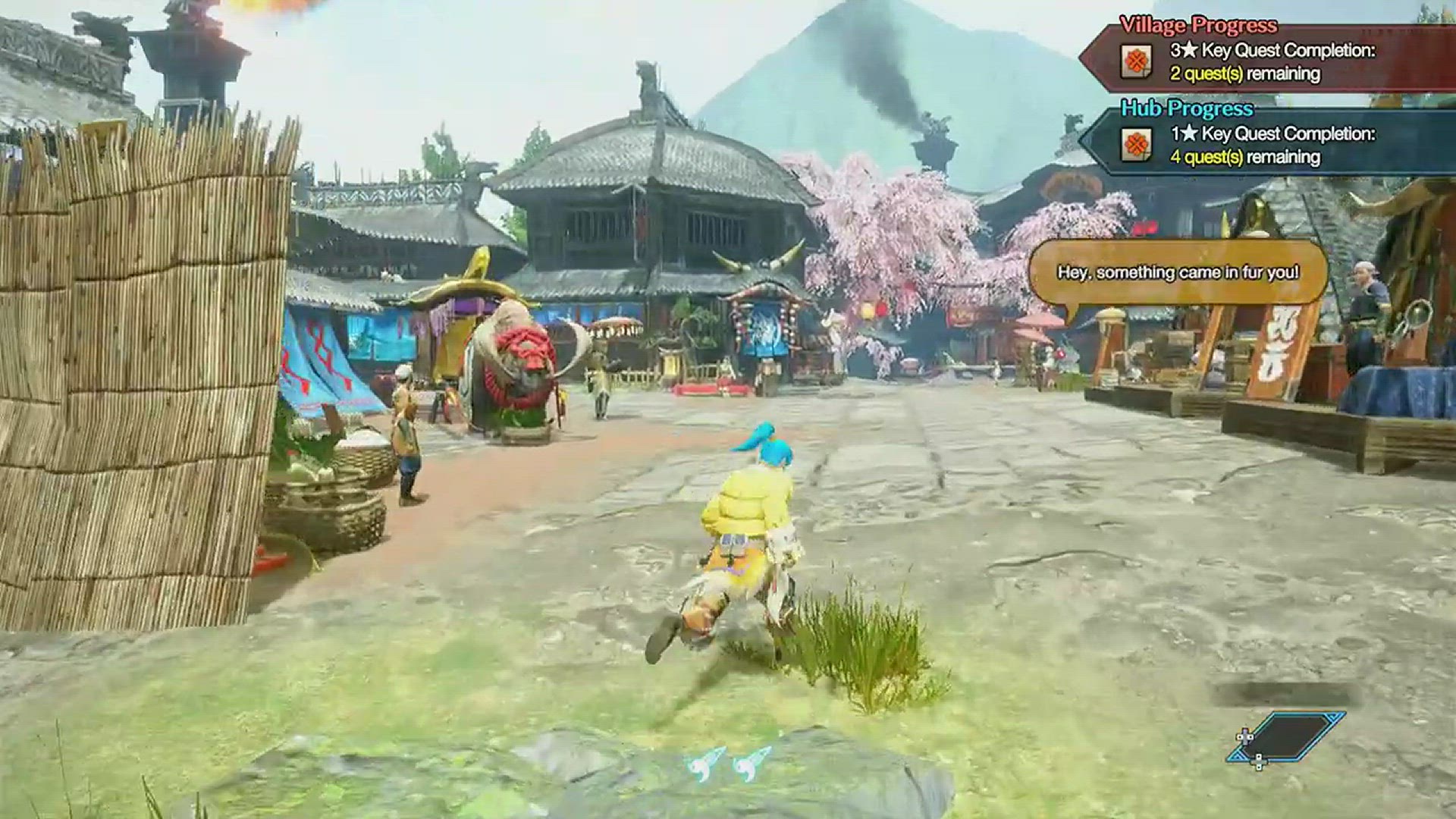
Task: Click the "something came in fur you" speech bubble
Action: [x=1178, y=272]
